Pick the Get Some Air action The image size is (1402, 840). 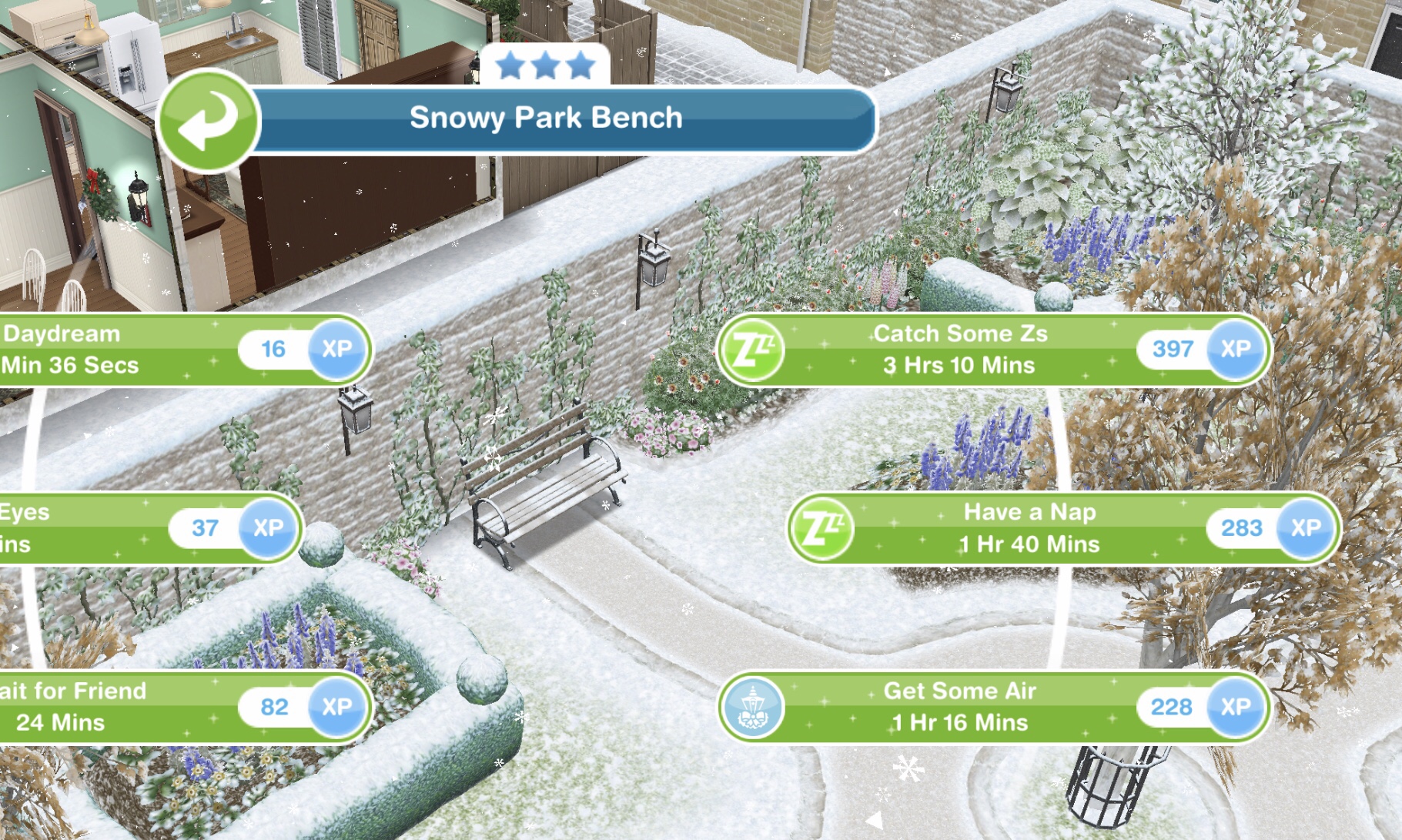[x=959, y=707]
